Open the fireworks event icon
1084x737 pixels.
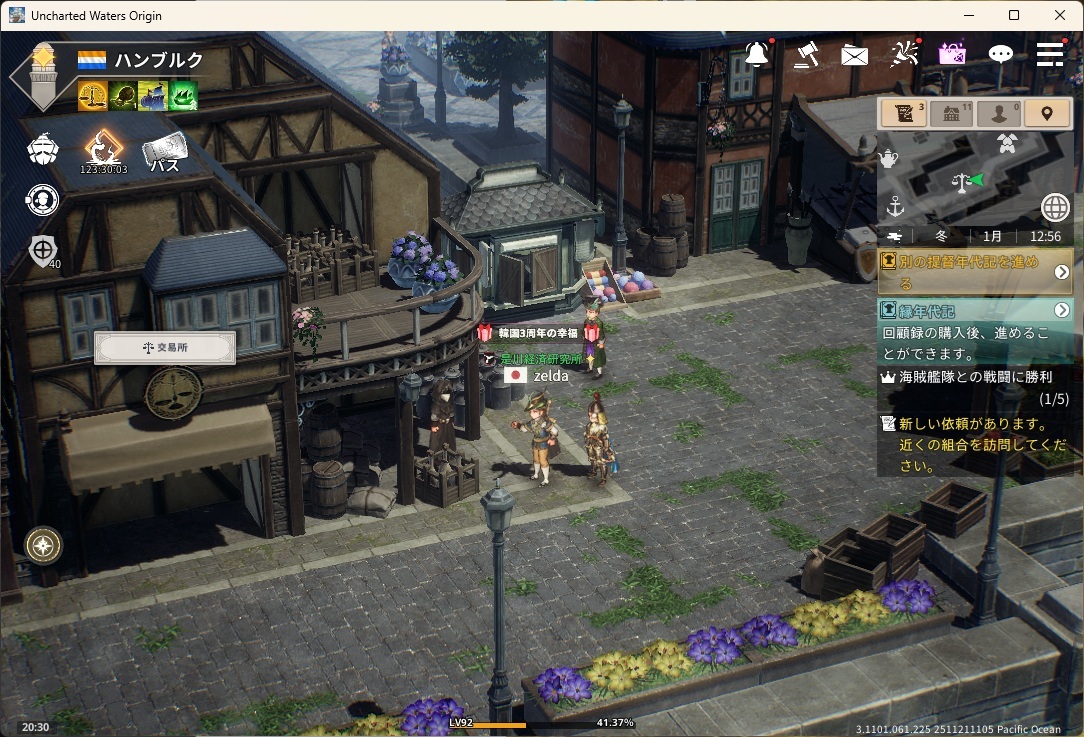click(904, 54)
